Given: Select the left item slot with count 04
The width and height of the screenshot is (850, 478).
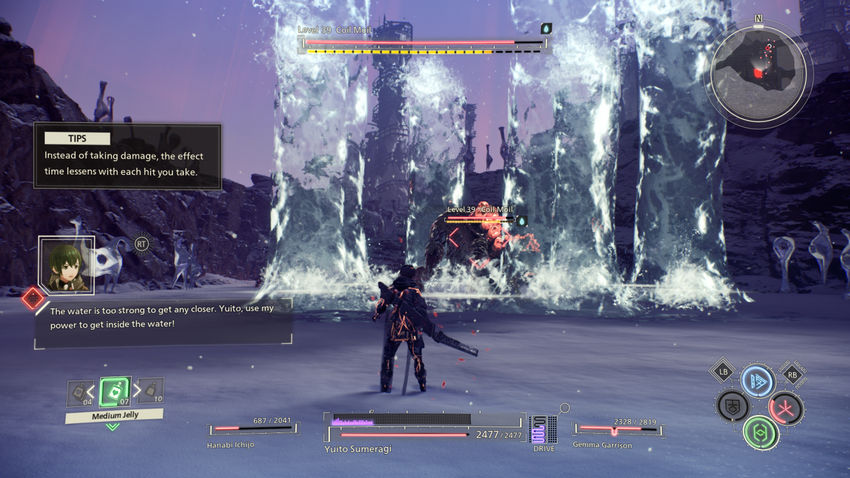Looking at the screenshot, I should tap(79, 393).
